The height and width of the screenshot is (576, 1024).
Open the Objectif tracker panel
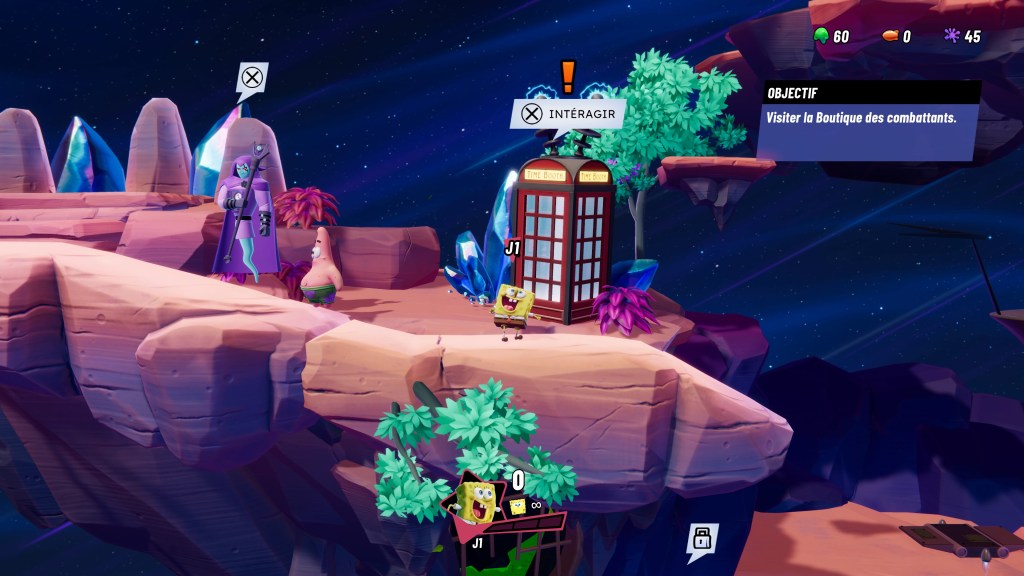(868, 118)
